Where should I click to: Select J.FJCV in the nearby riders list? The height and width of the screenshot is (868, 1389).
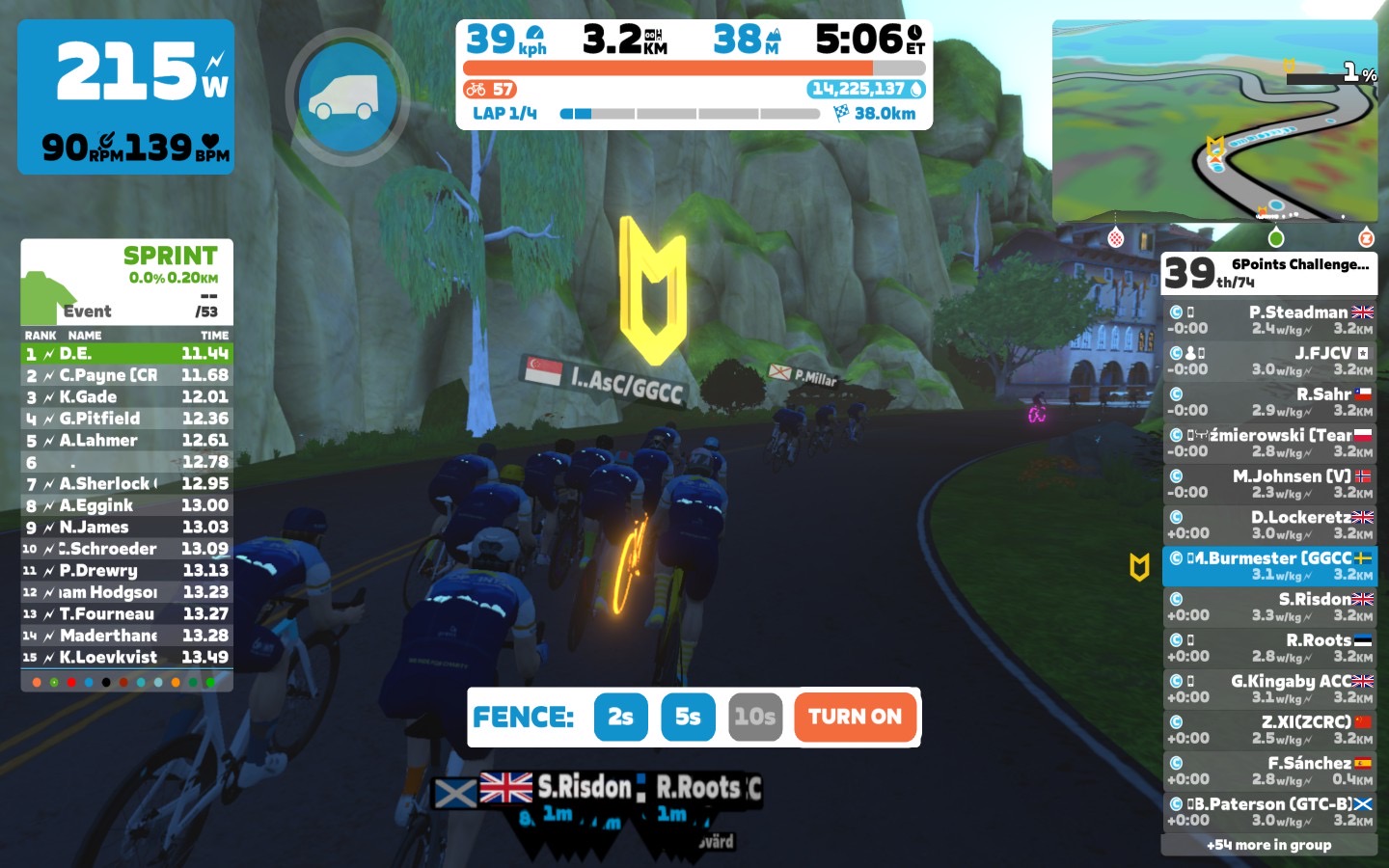click(x=1268, y=361)
